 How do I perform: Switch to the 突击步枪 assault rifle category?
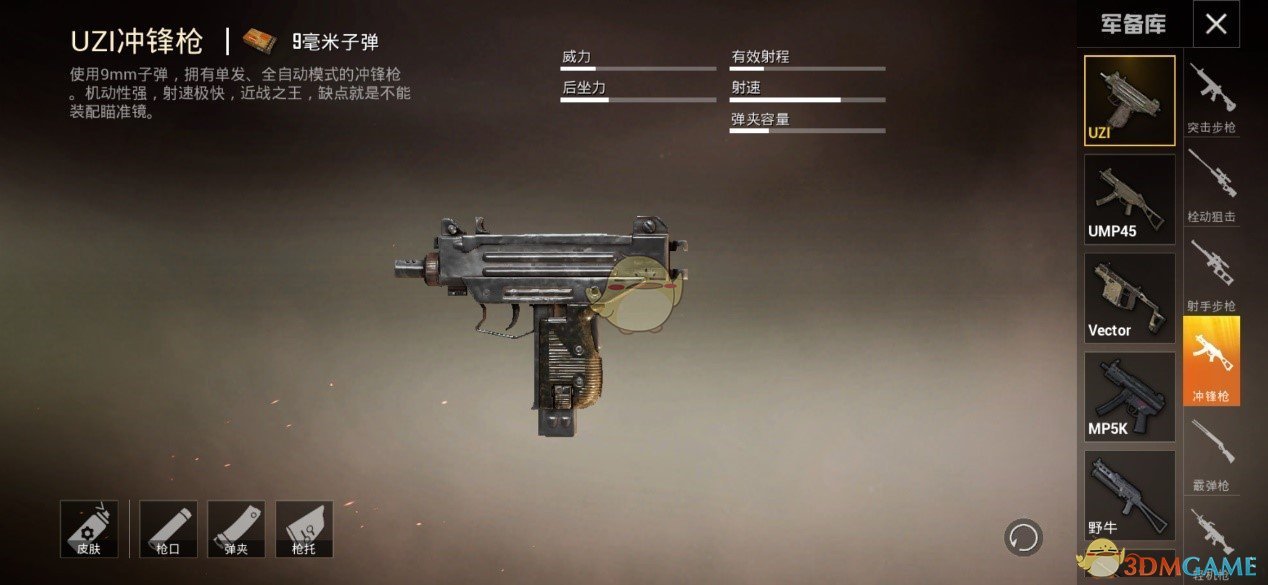click(1211, 97)
